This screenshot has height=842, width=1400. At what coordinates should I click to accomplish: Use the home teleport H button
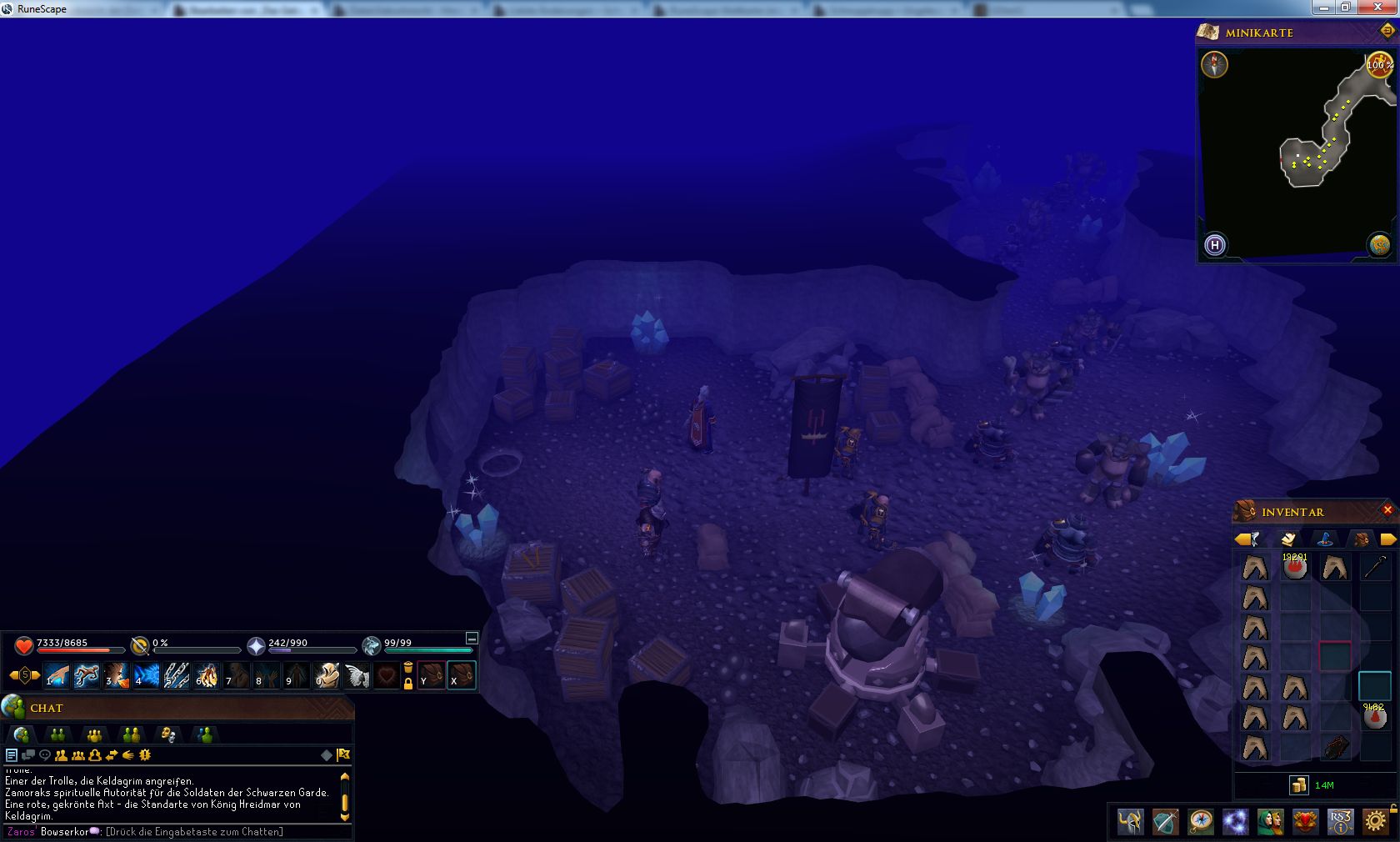[1215, 245]
